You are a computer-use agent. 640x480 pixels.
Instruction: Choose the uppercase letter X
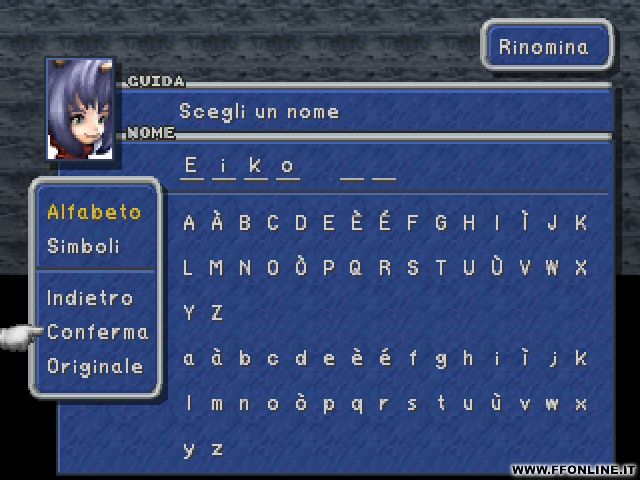[581, 268]
